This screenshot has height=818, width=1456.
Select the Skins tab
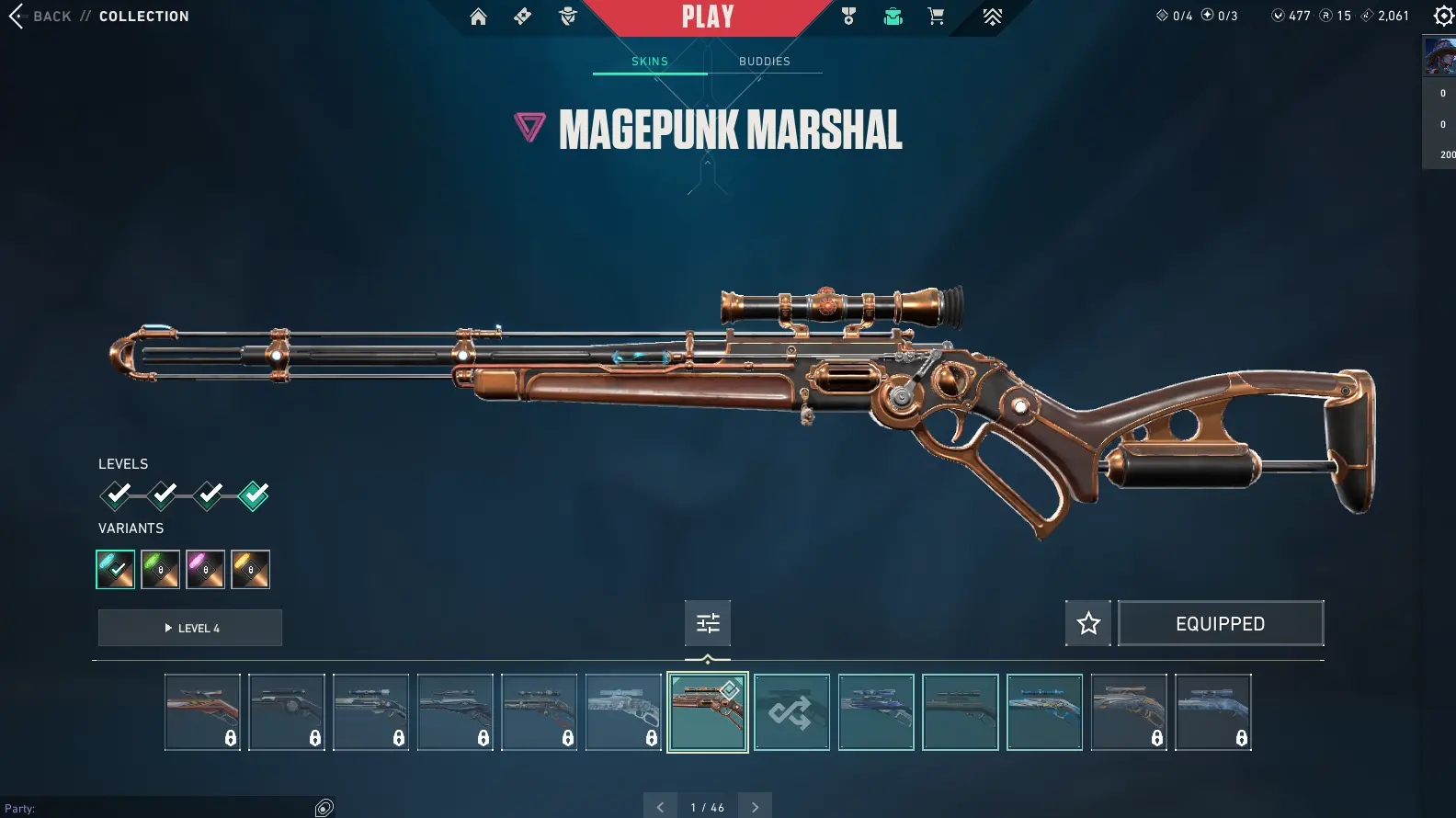tap(650, 62)
